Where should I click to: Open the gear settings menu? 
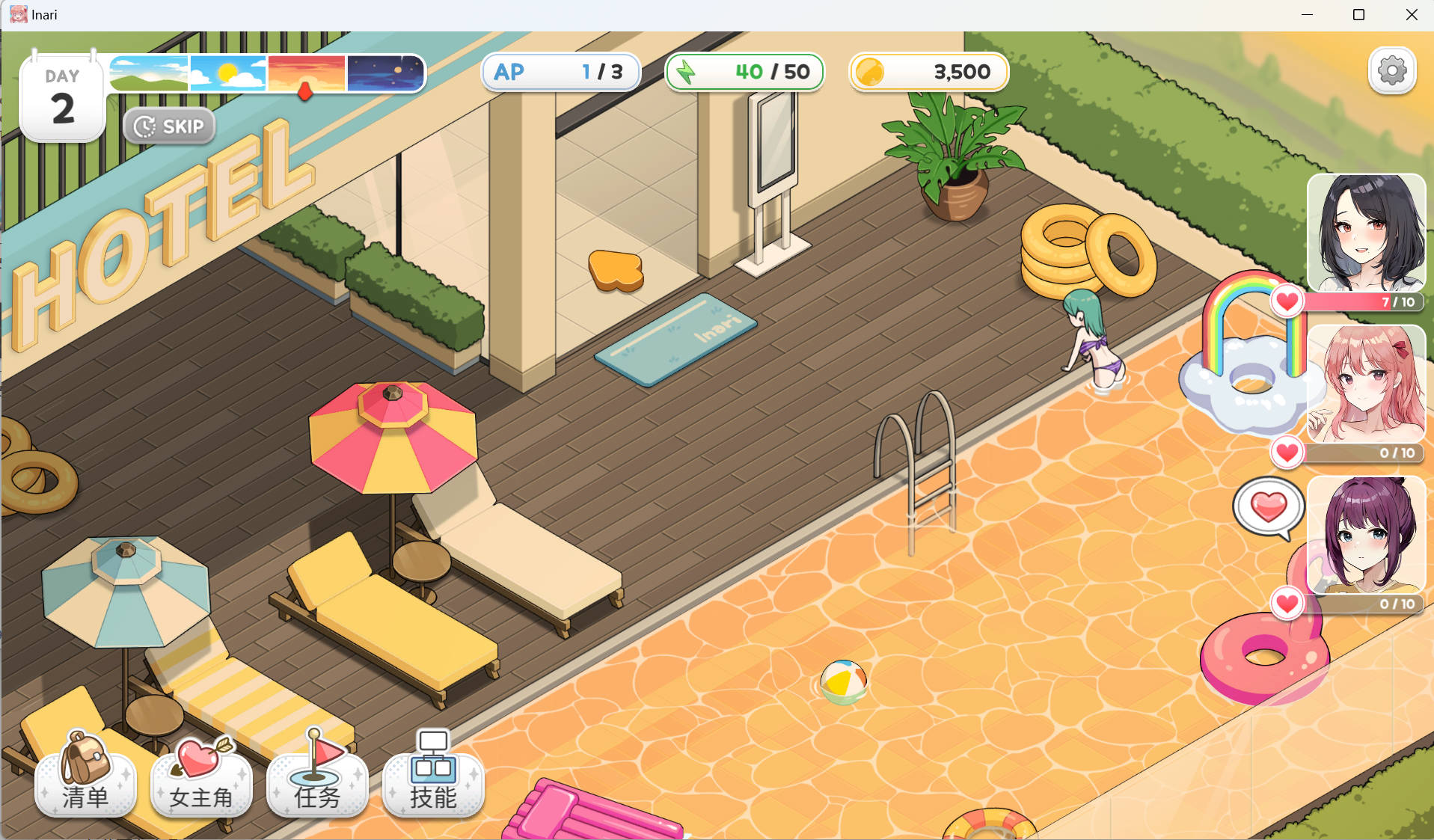1391,72
